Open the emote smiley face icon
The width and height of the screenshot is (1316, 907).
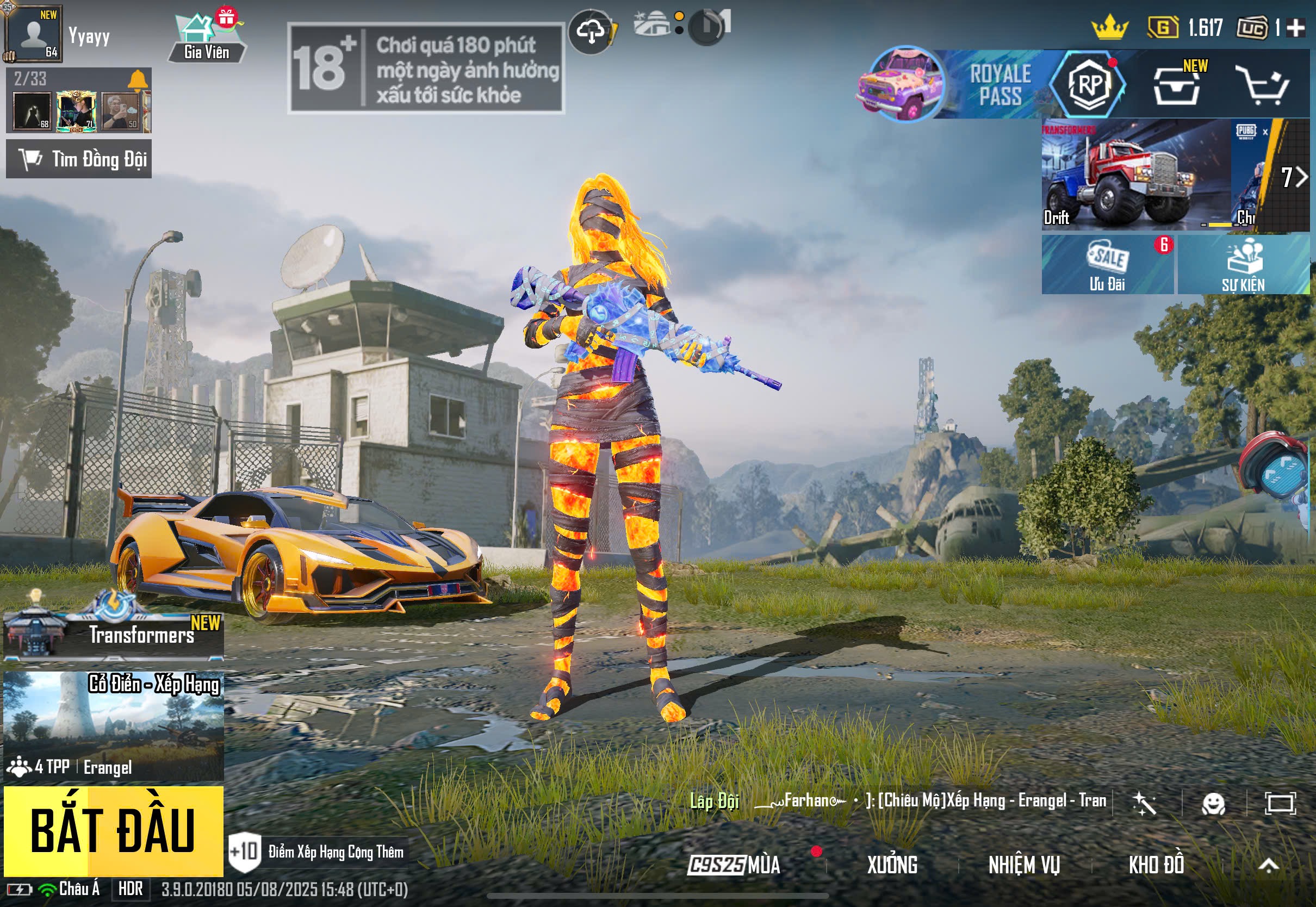pos(1213,804)
